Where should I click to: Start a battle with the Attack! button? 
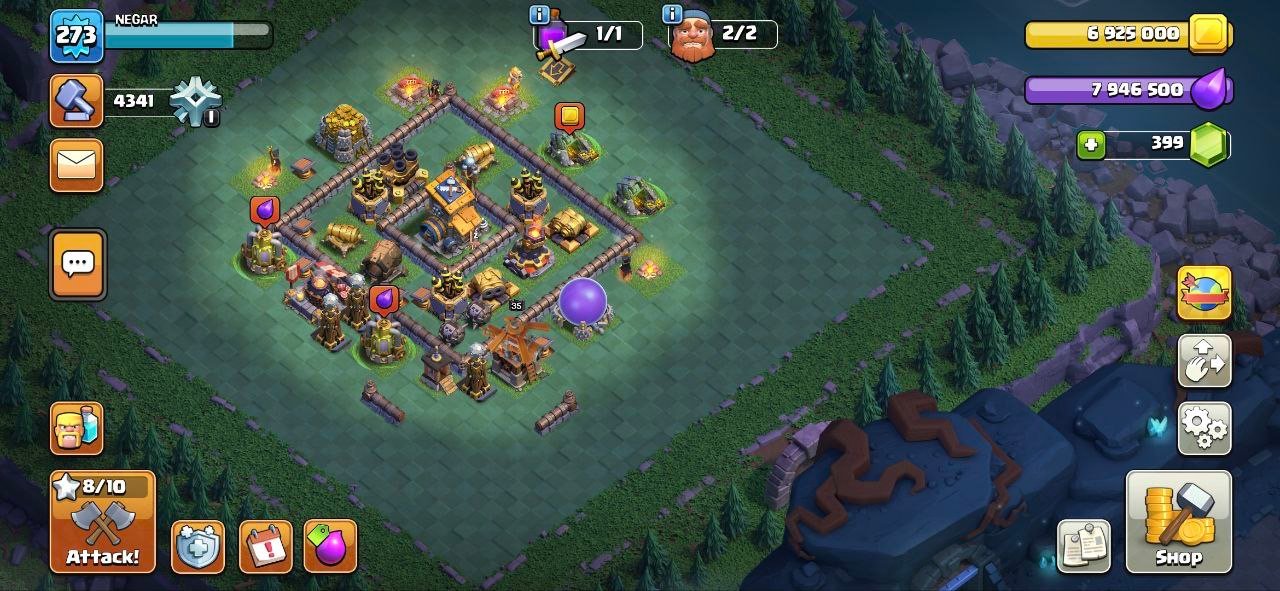click(103, 521)
